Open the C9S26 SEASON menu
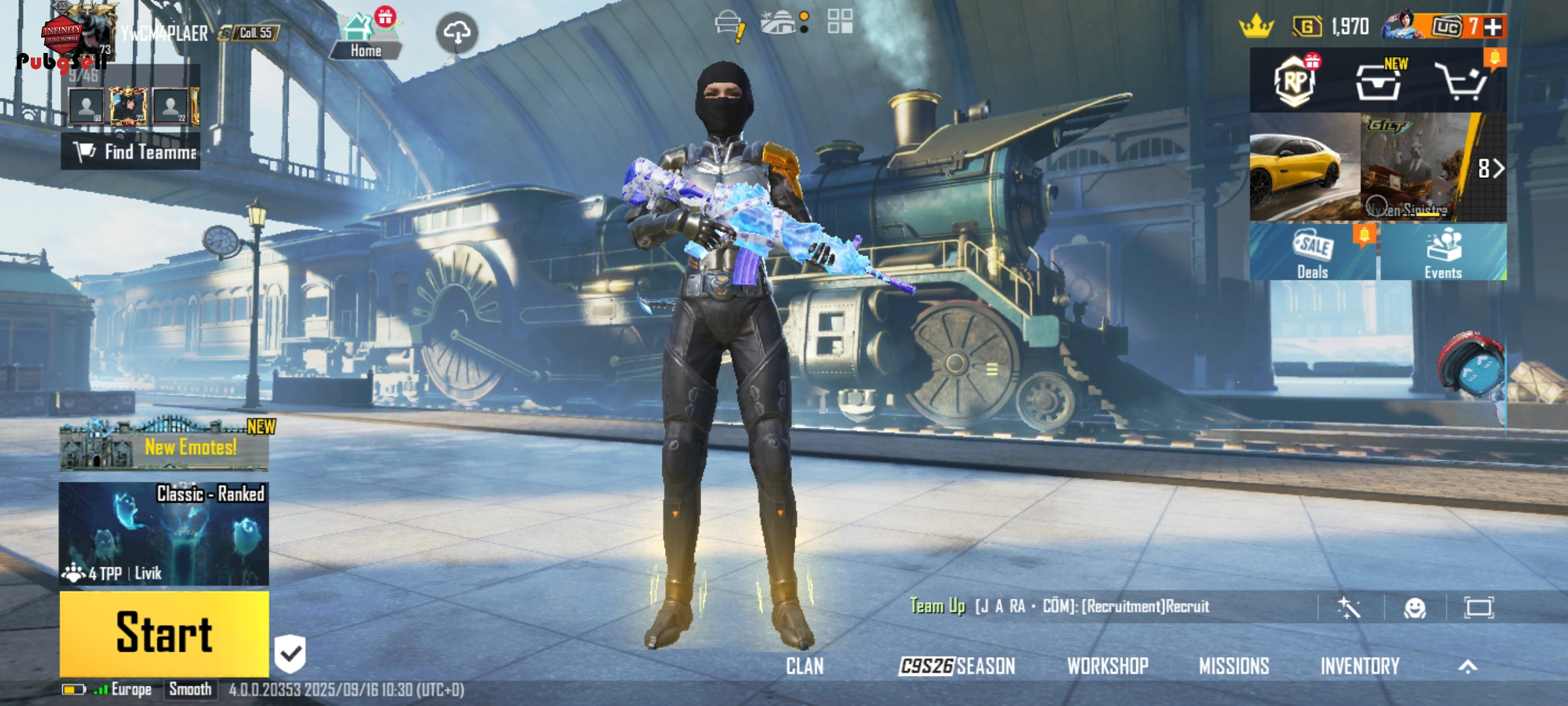1568x706 pixels. [957, 666]
